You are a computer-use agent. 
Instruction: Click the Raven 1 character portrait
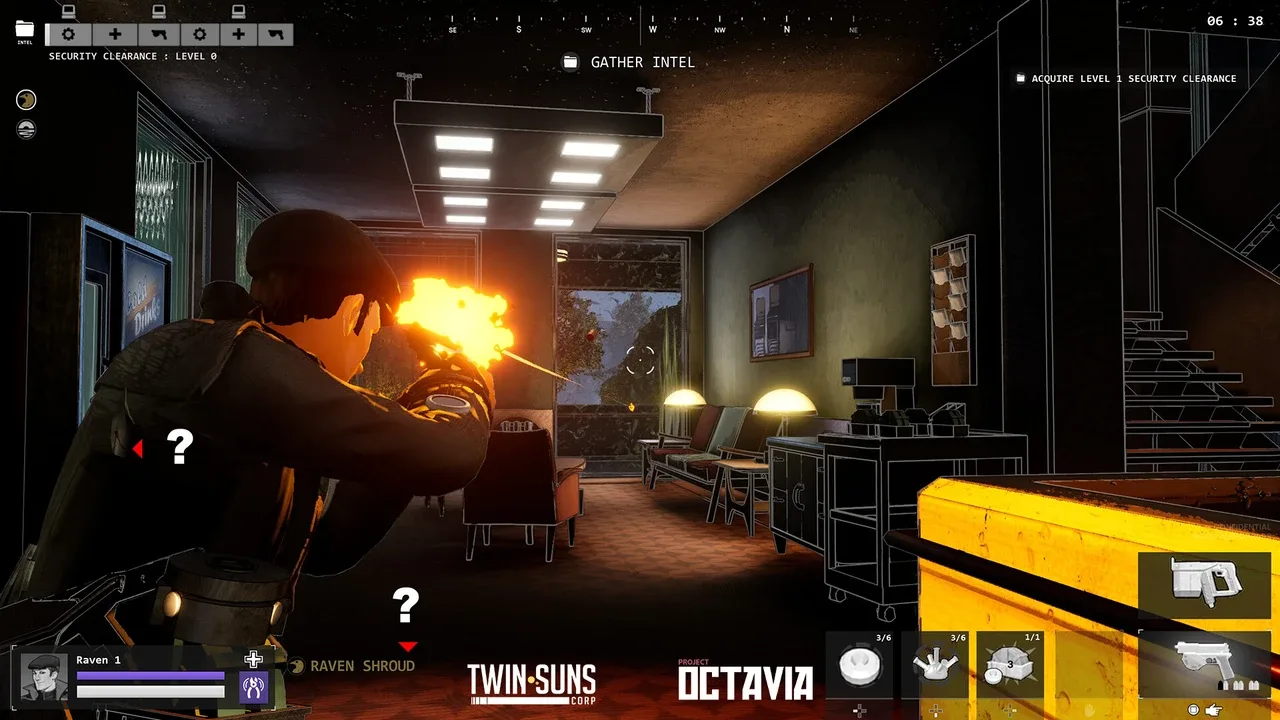pyautogui.click(x=43, y=677)
